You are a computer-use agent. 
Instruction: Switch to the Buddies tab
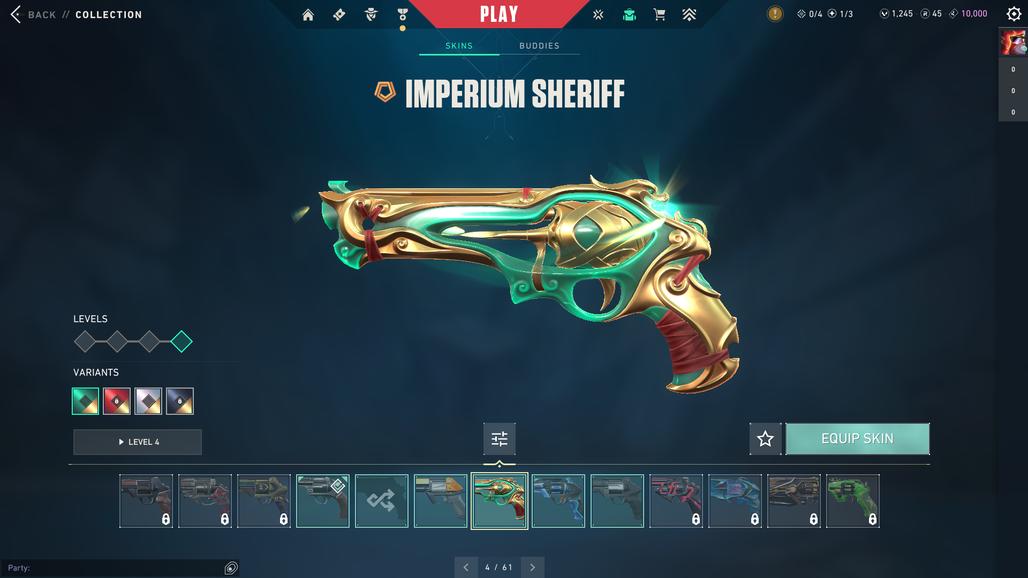539,46
